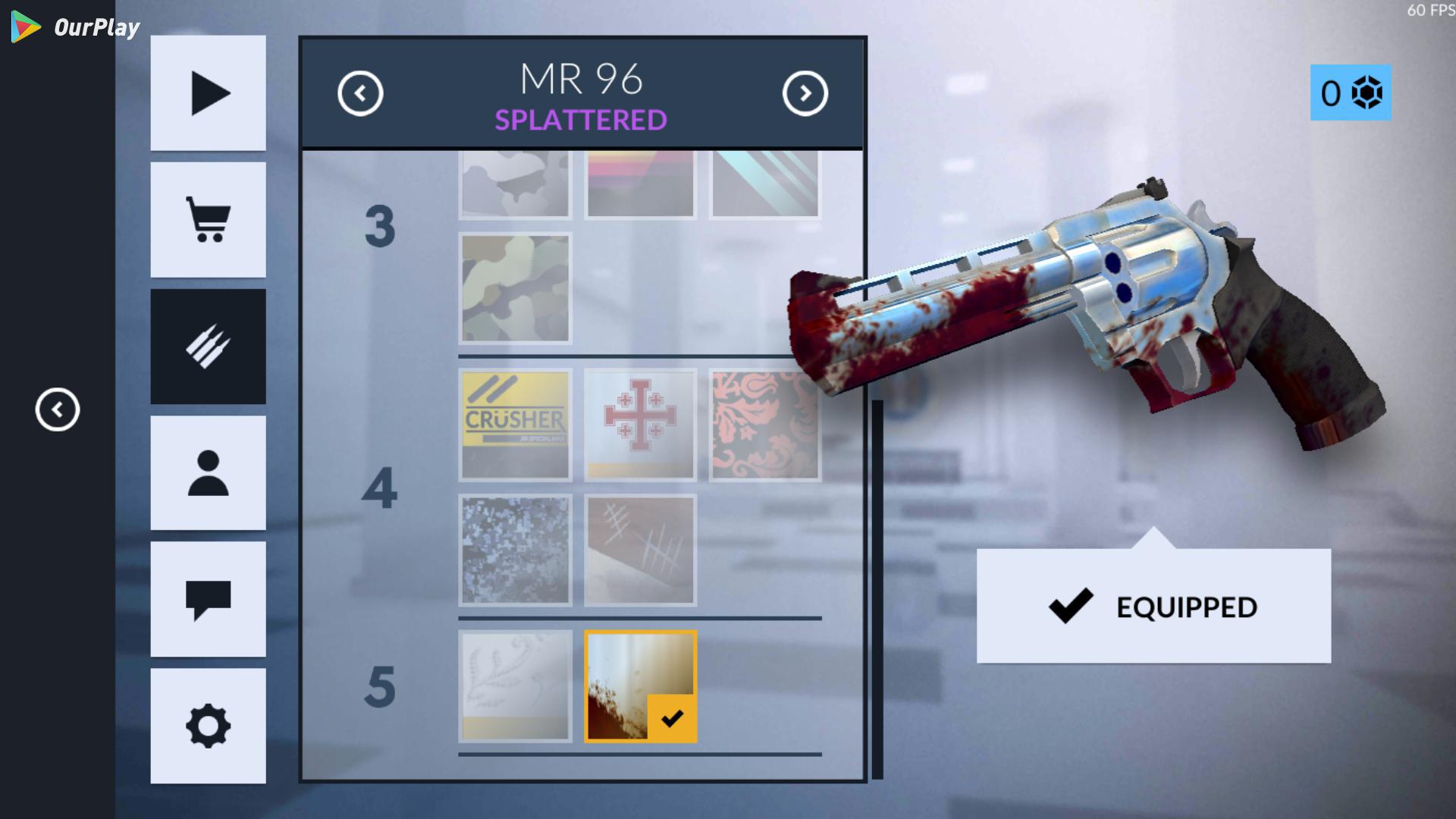Pick the white floral engraved skin
1456x819 pixels.
pos(515,686)
